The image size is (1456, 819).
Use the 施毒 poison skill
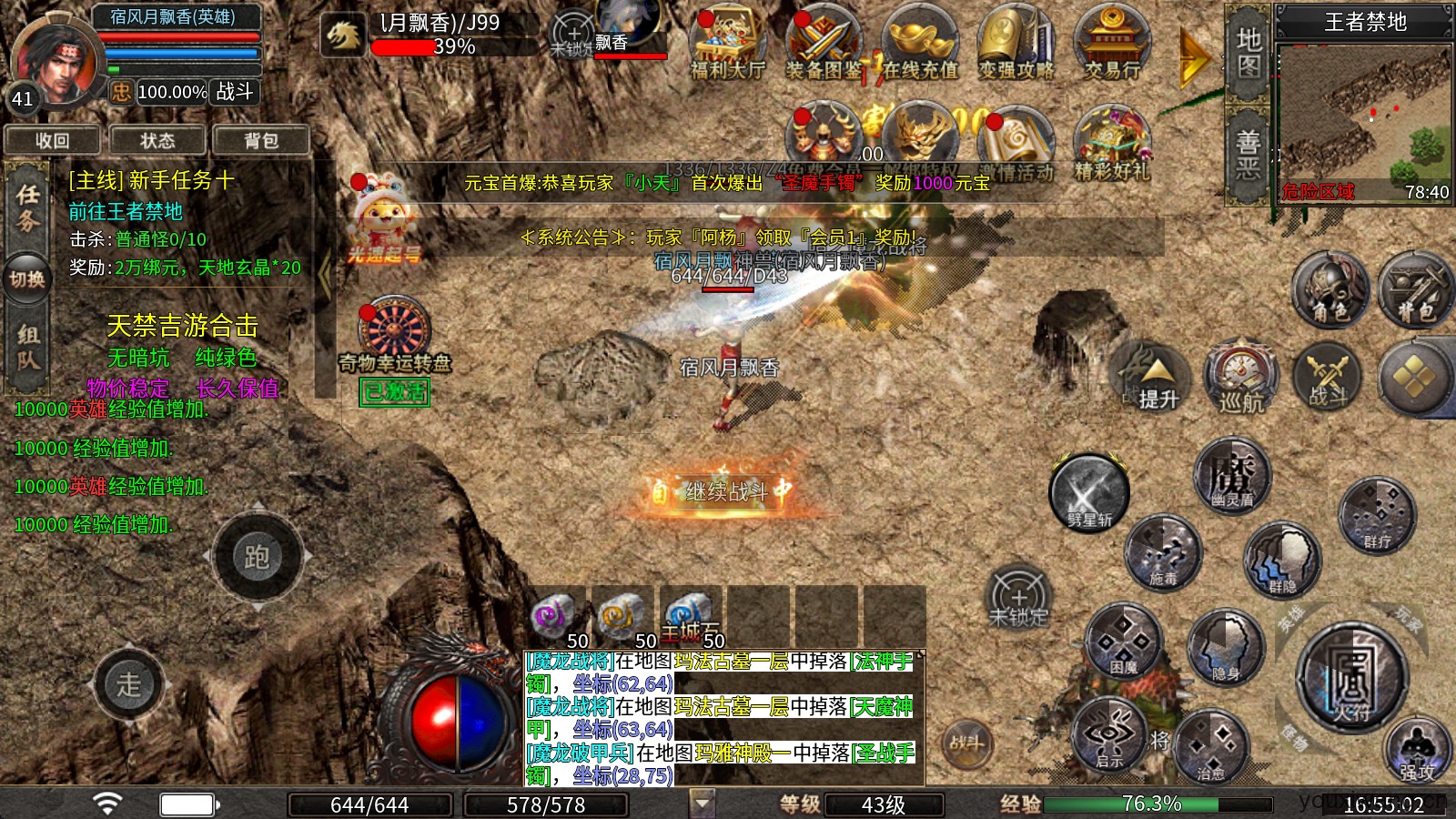pos(1163,552)
